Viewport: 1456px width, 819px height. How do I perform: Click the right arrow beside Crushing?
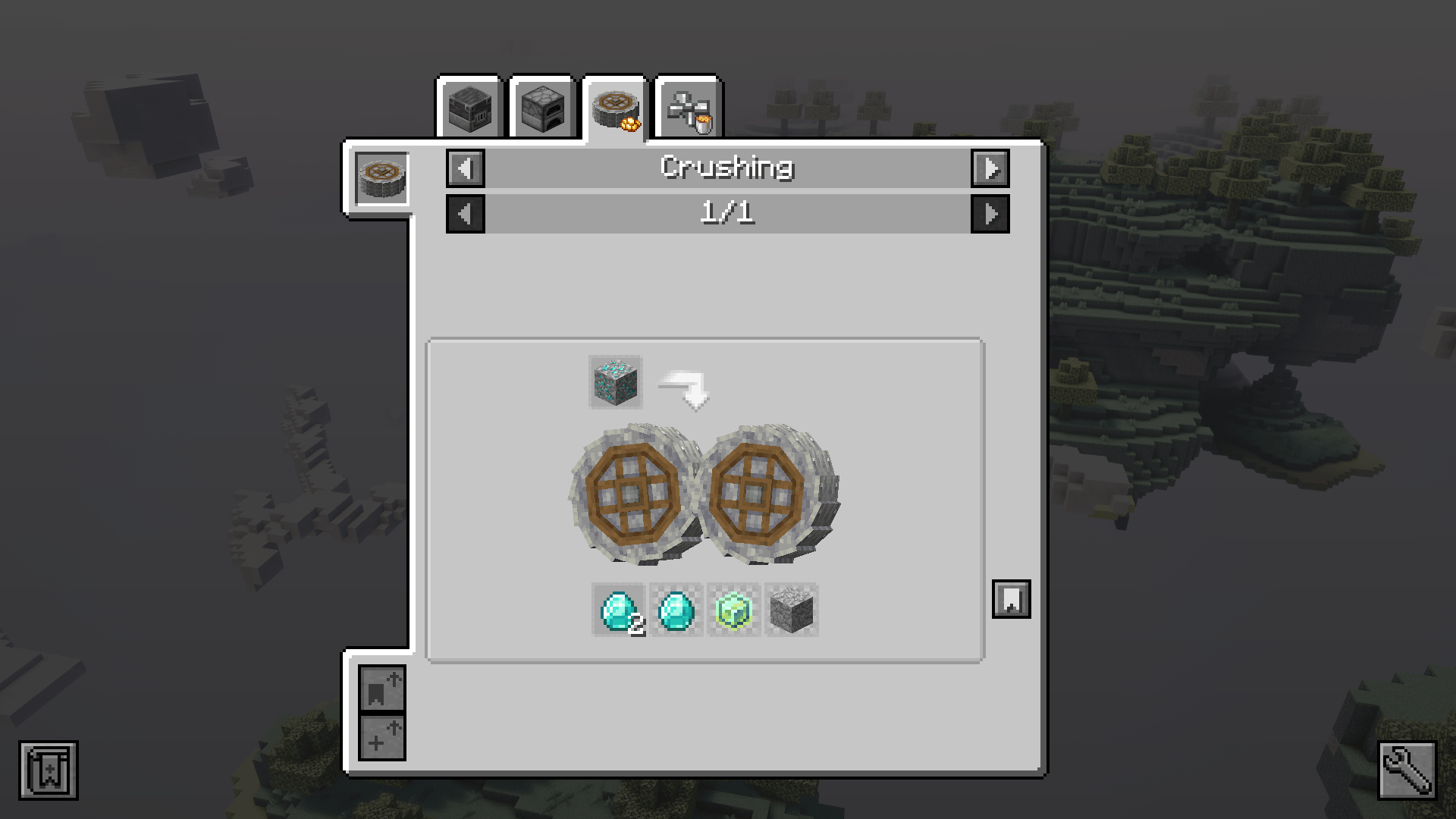[x=990, y=168]
